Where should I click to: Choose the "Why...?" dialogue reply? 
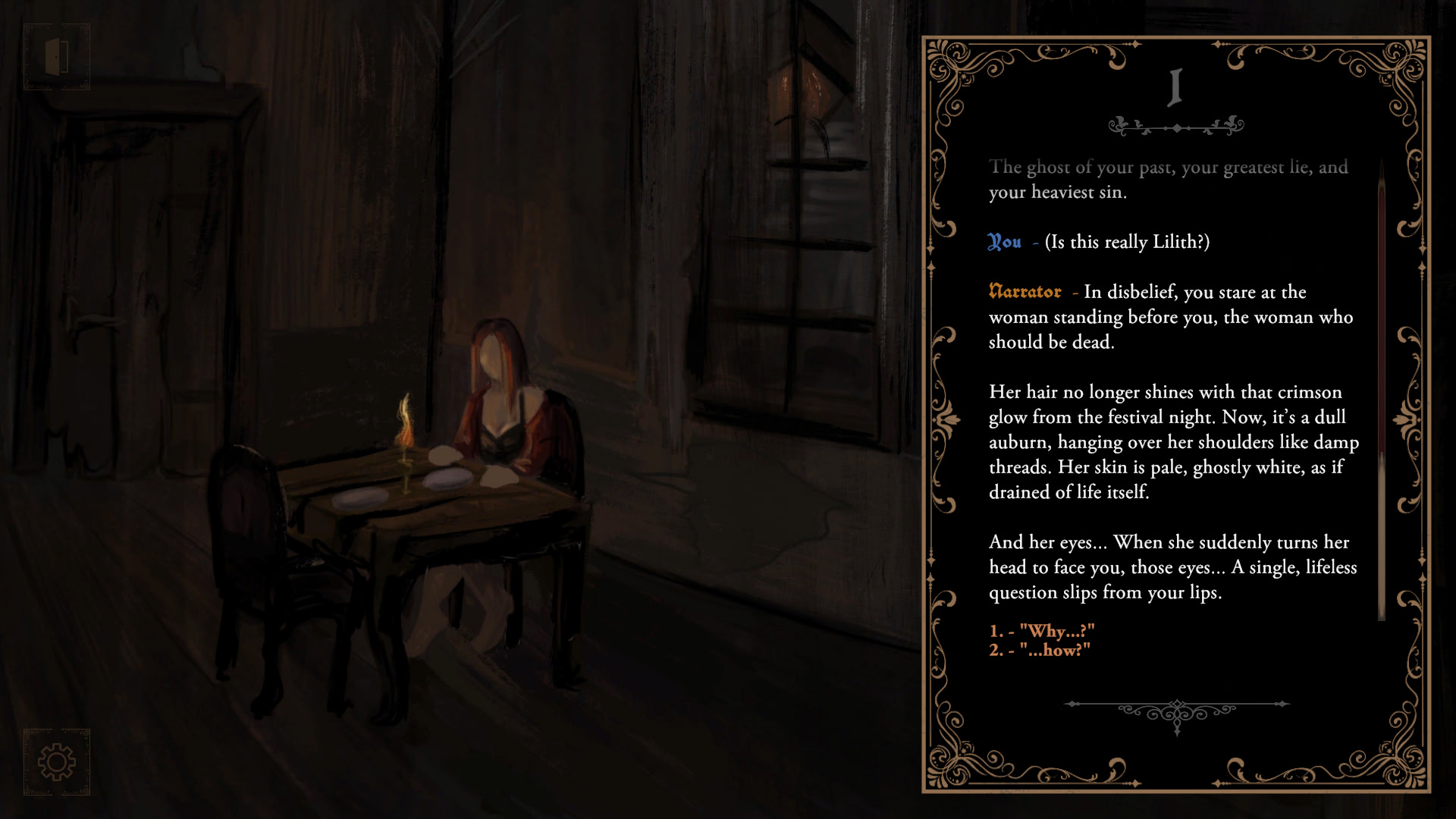pyautogui.click(x=1042, y=631)
